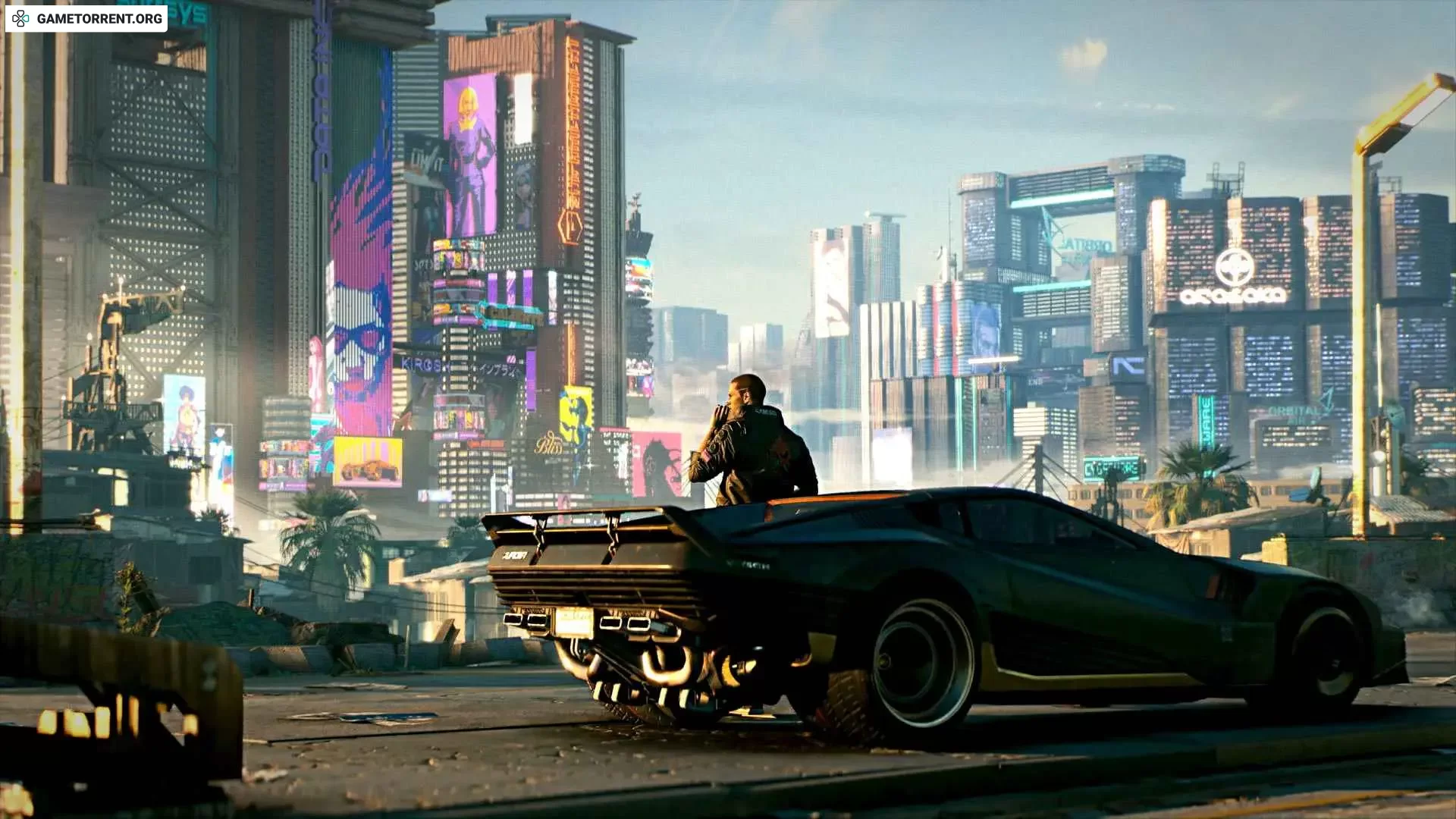1456x819 pixels.
Task: Click the GAMETORRENT.ORG logo badge
Action: click(86, 18)
